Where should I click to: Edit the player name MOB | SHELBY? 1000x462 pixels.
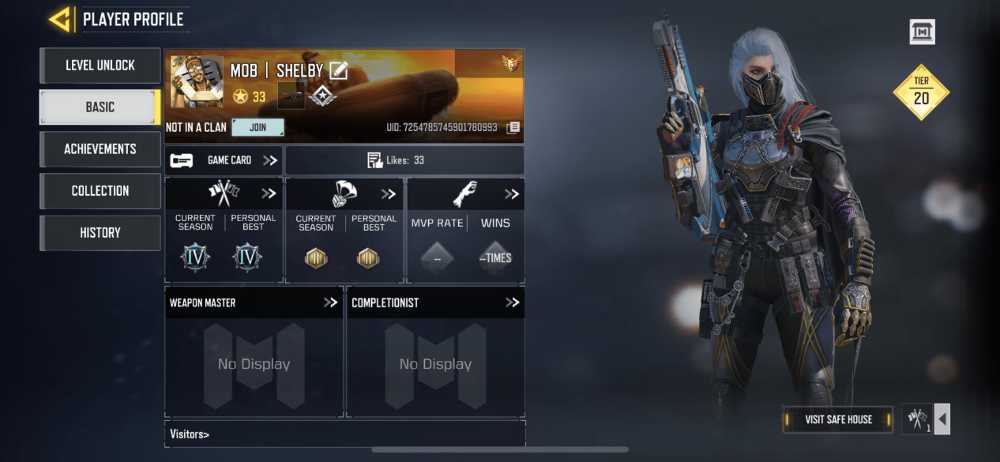coord(339,70)
